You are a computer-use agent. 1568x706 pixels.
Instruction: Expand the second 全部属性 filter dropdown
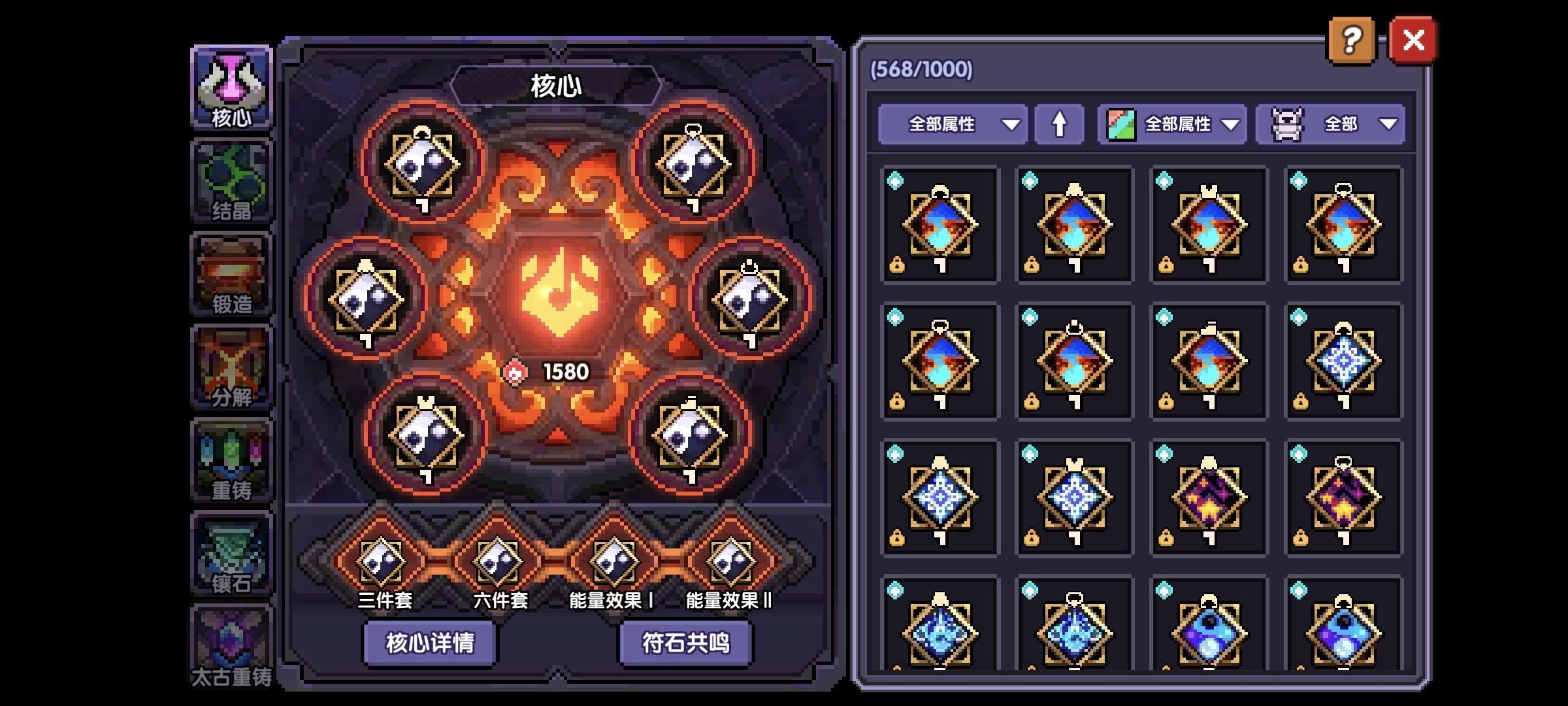(x=1171, y=124)
